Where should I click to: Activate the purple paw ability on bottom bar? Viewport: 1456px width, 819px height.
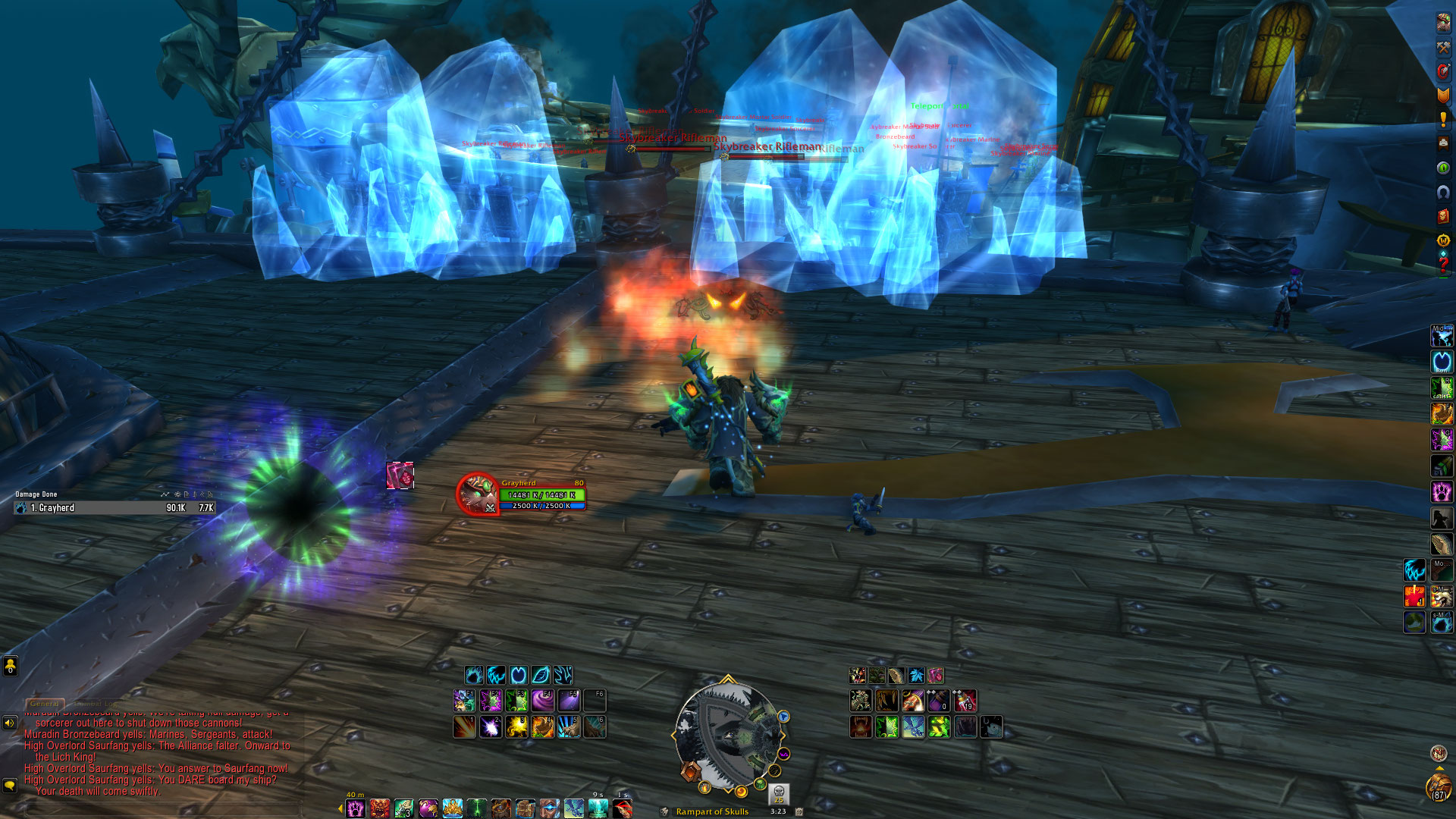356,808
